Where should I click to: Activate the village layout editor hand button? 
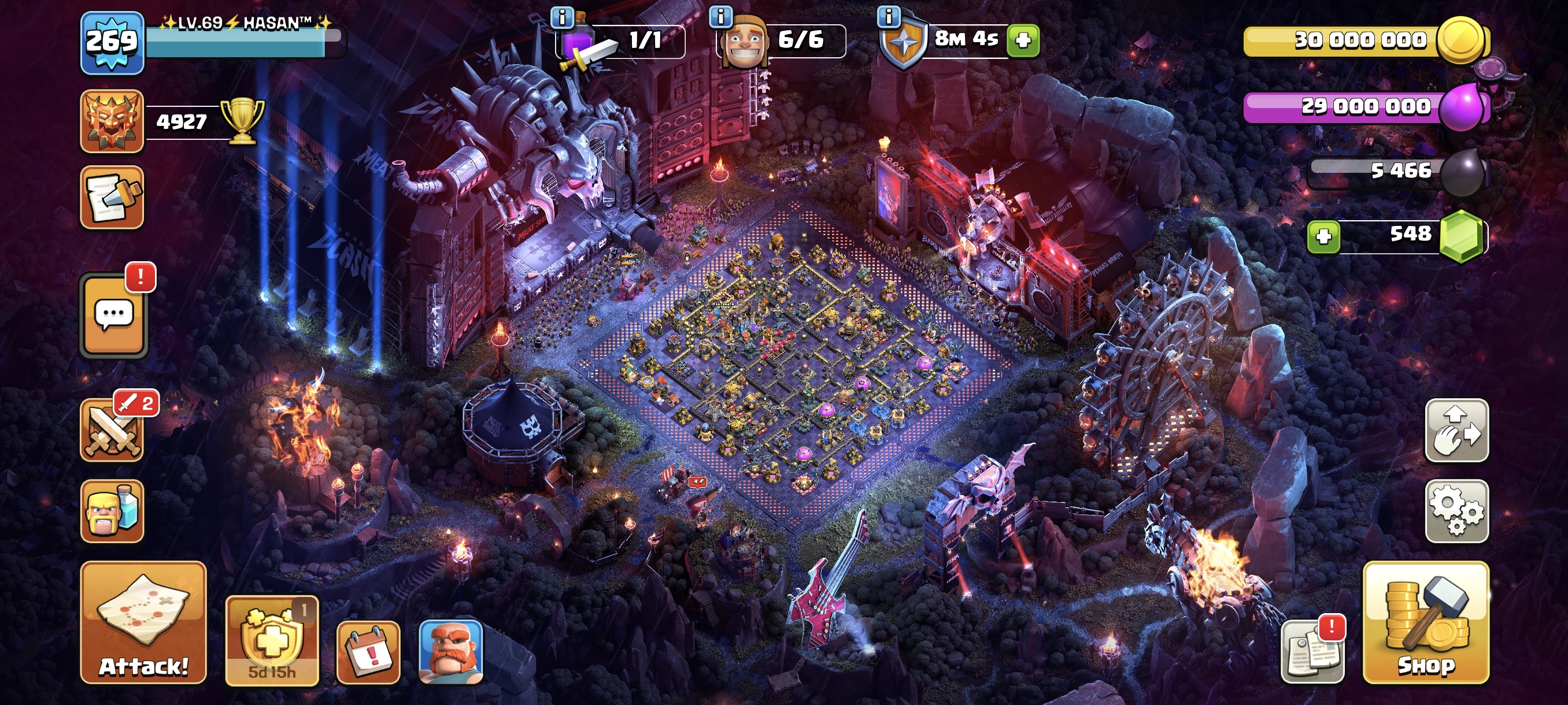tap(1456, 430)
